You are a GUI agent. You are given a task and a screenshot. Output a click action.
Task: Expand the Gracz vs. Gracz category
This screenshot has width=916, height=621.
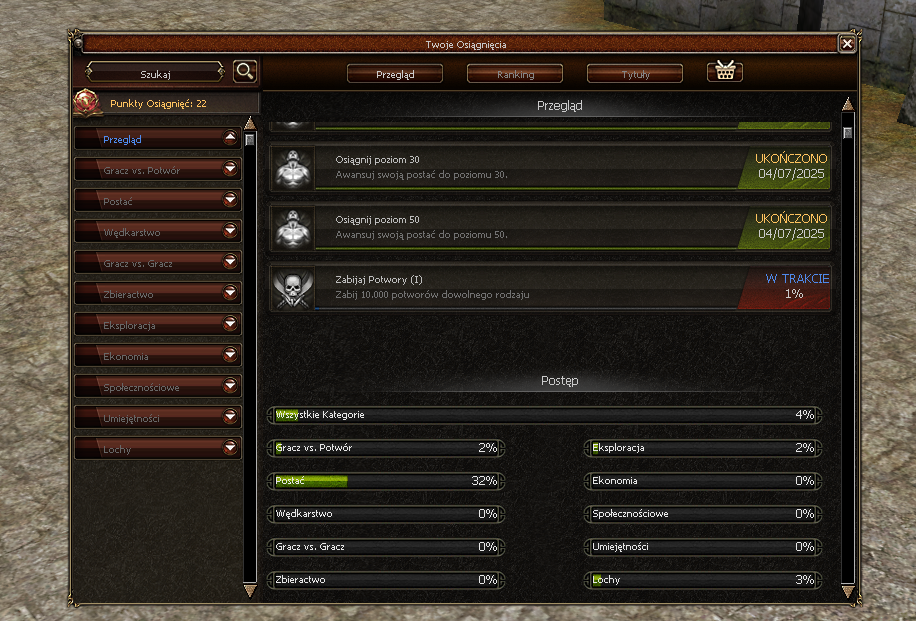[x=231, y=264]
